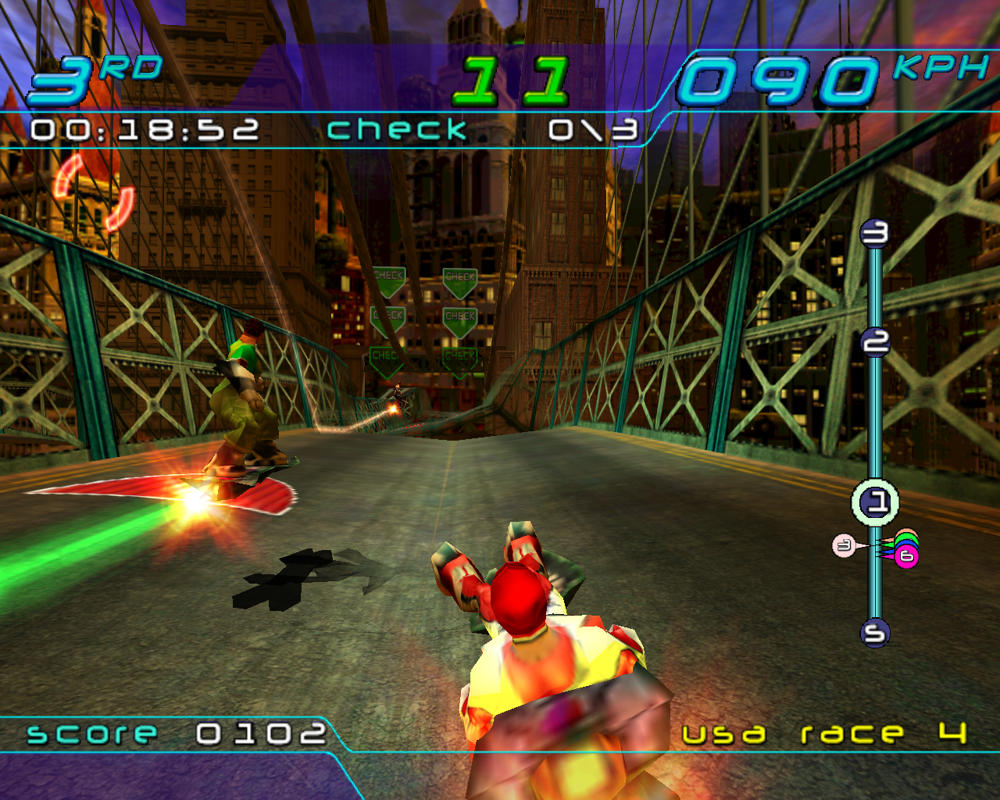Select the white racer marker on track
The height and width of the screenshot is (800, 1000).
pyautogui.click(x=845, y=546)
